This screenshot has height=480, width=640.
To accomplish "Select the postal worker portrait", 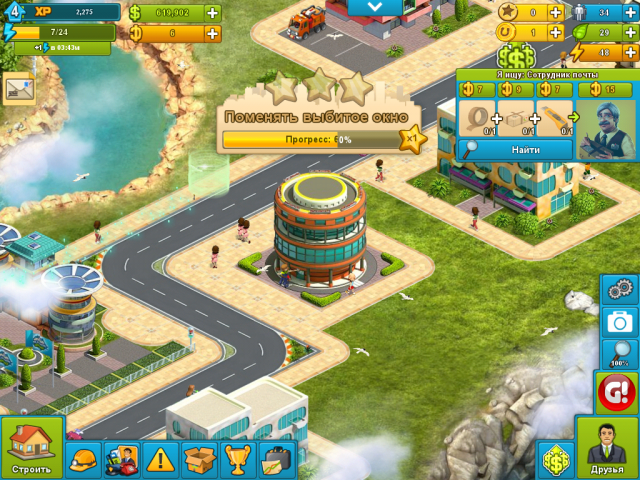I will pos(606,127).
